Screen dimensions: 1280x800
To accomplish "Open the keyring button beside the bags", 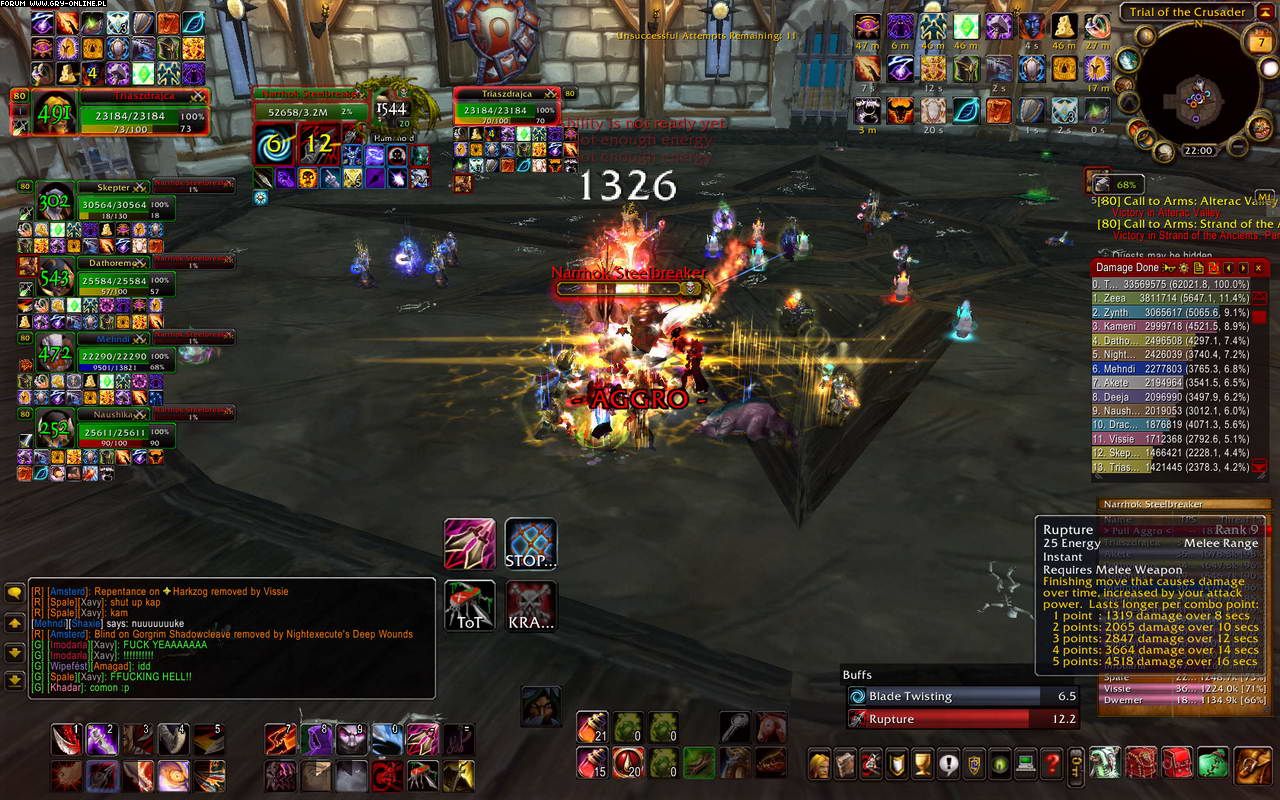I will coord(1076,765).
